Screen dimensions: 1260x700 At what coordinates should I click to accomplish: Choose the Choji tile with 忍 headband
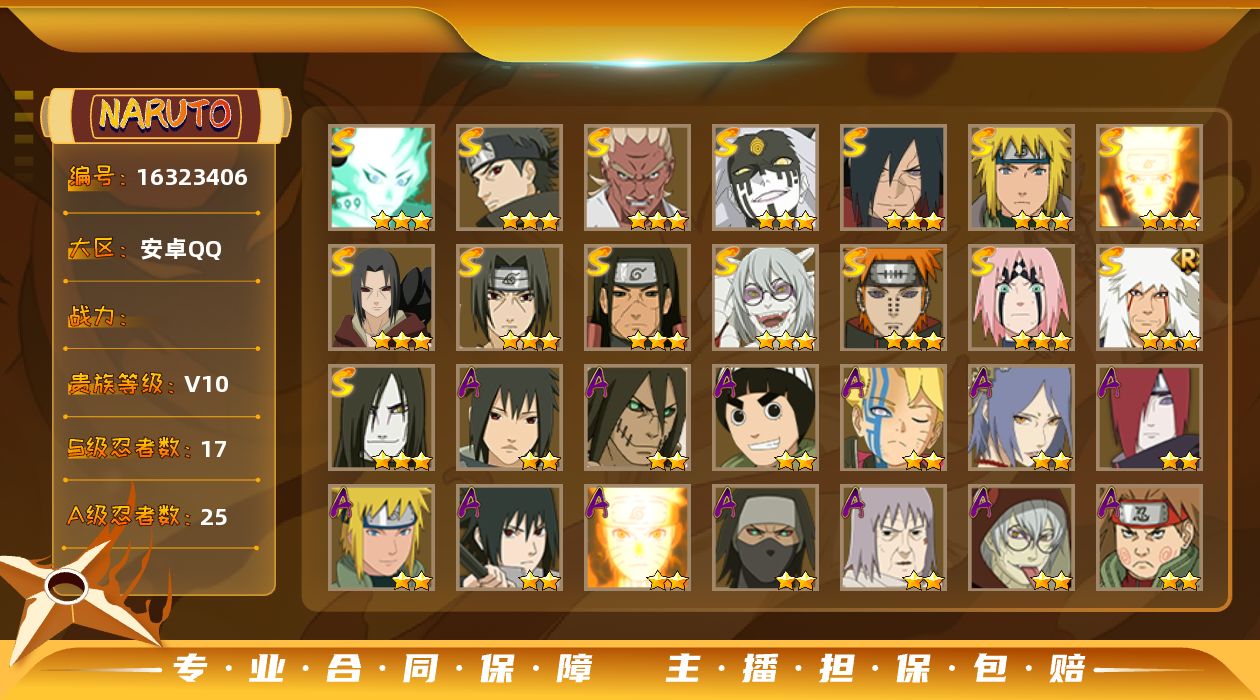pyautogui.click(x=1149, y=537)
